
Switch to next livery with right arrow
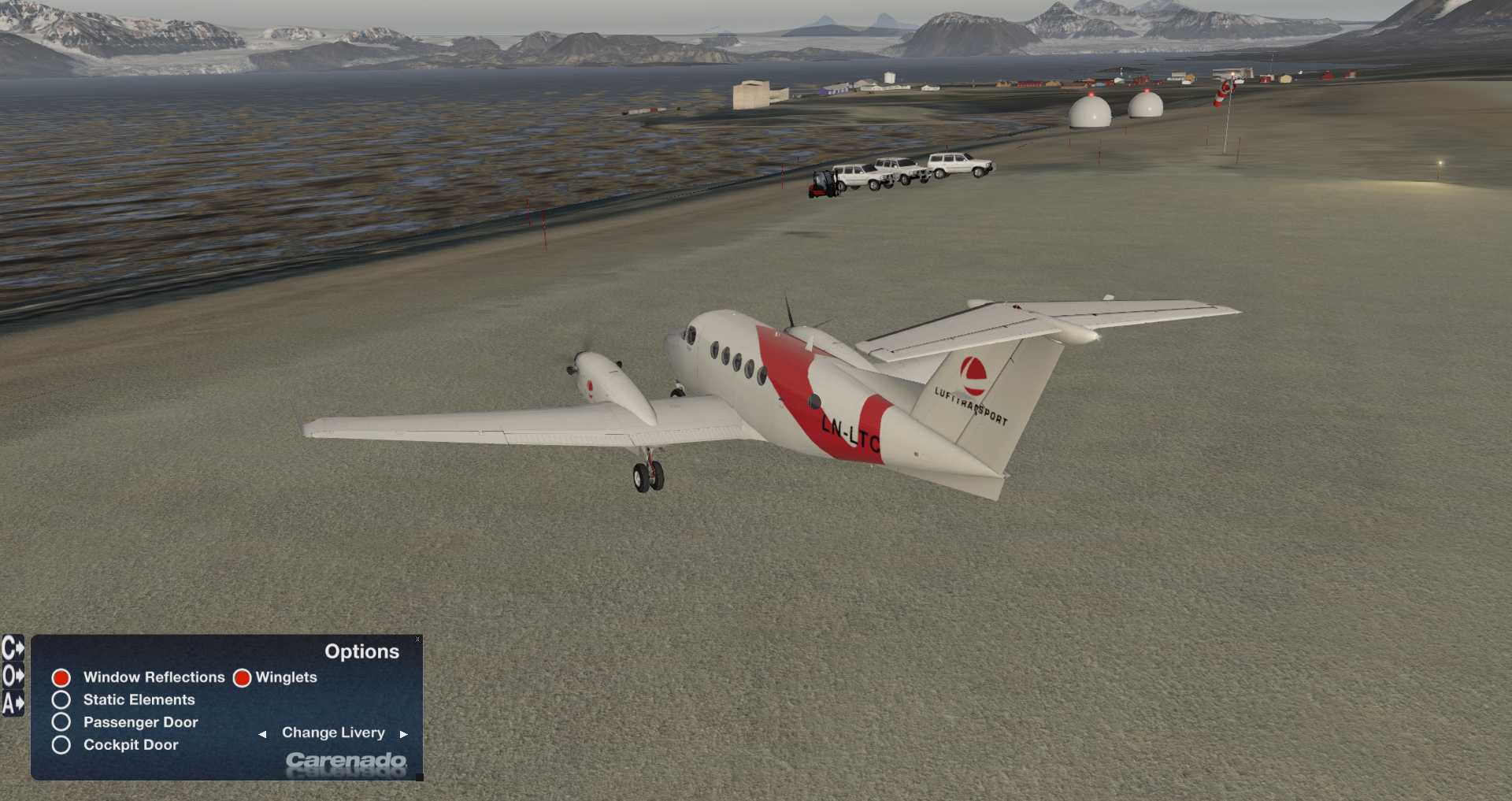coord(404,734)
